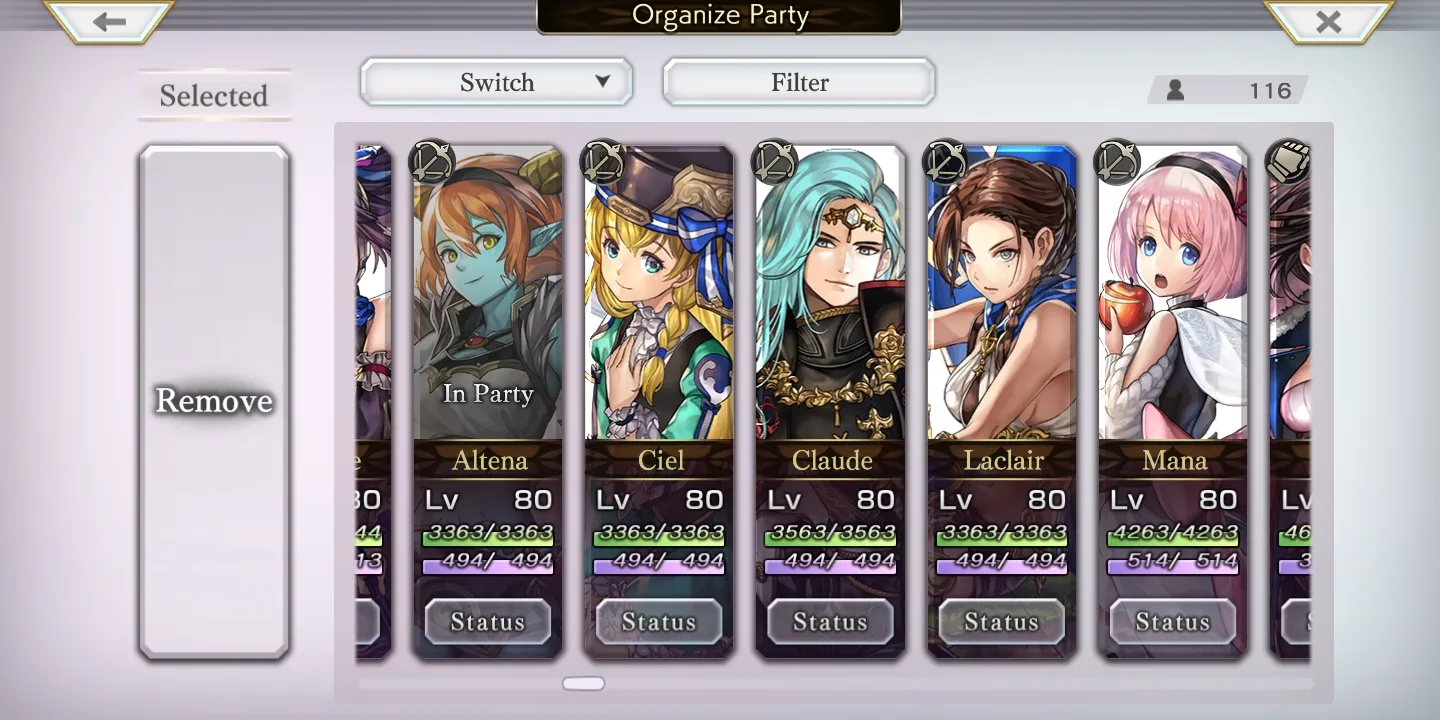Pick Claude's character portrait
Image resolution: width=1440 pixels, height=720 pixels.
point(830,300)
